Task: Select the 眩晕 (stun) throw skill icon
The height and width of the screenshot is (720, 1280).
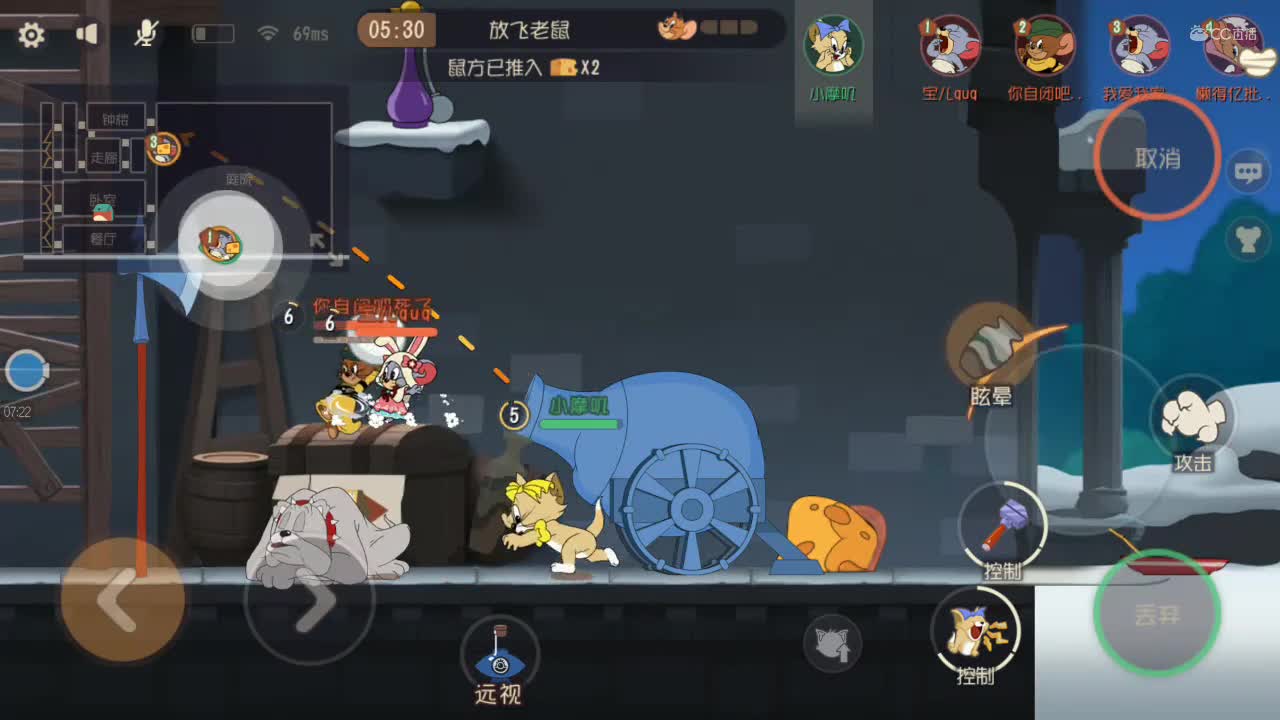Action: (988, 345)
